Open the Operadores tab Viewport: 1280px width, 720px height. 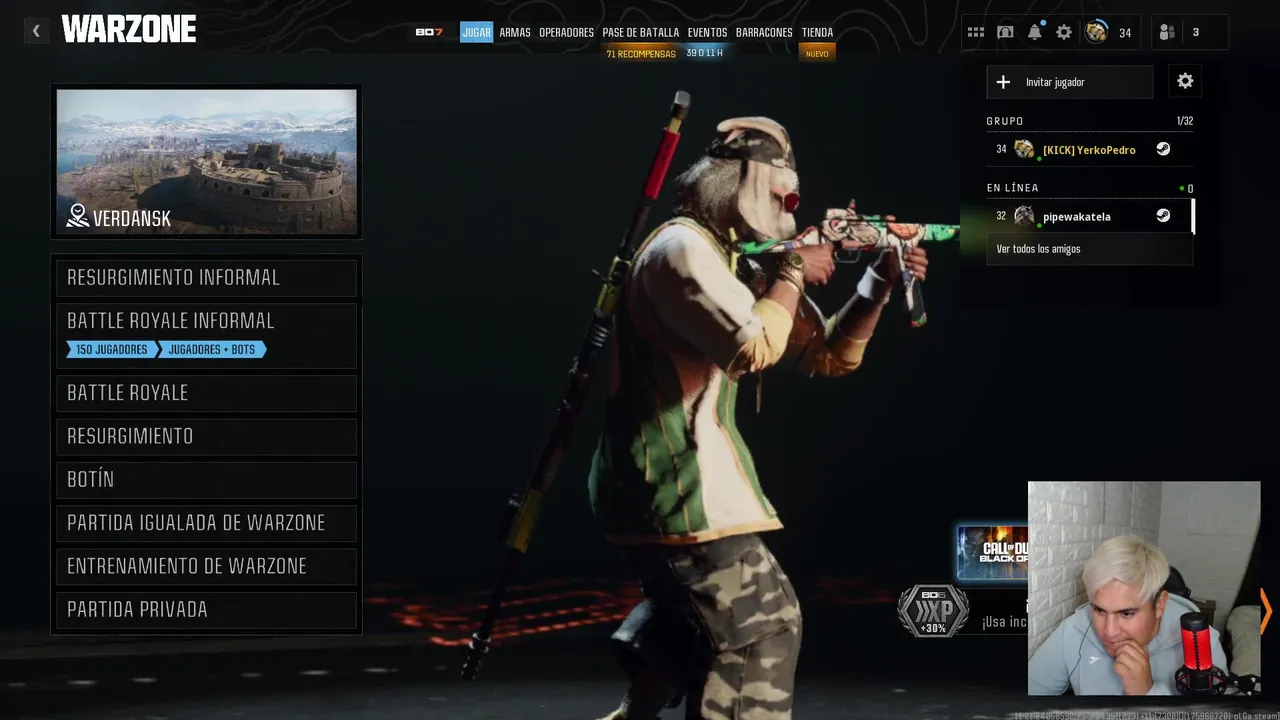[x=566, y=33]
